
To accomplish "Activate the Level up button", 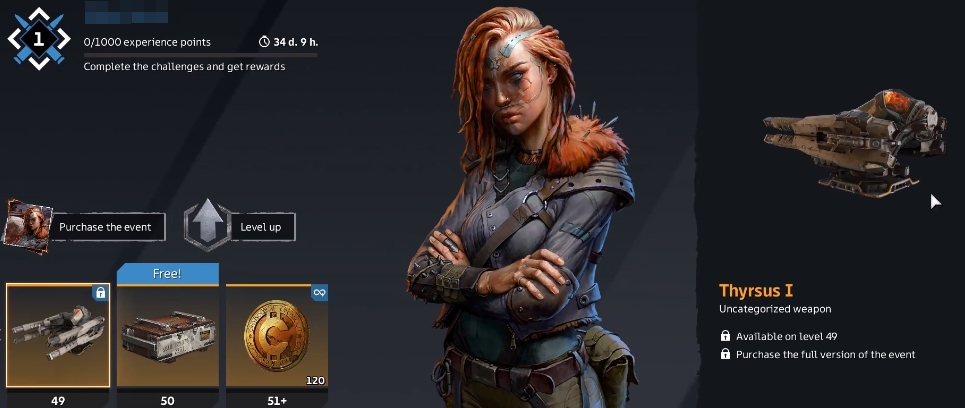I will 259,227.
